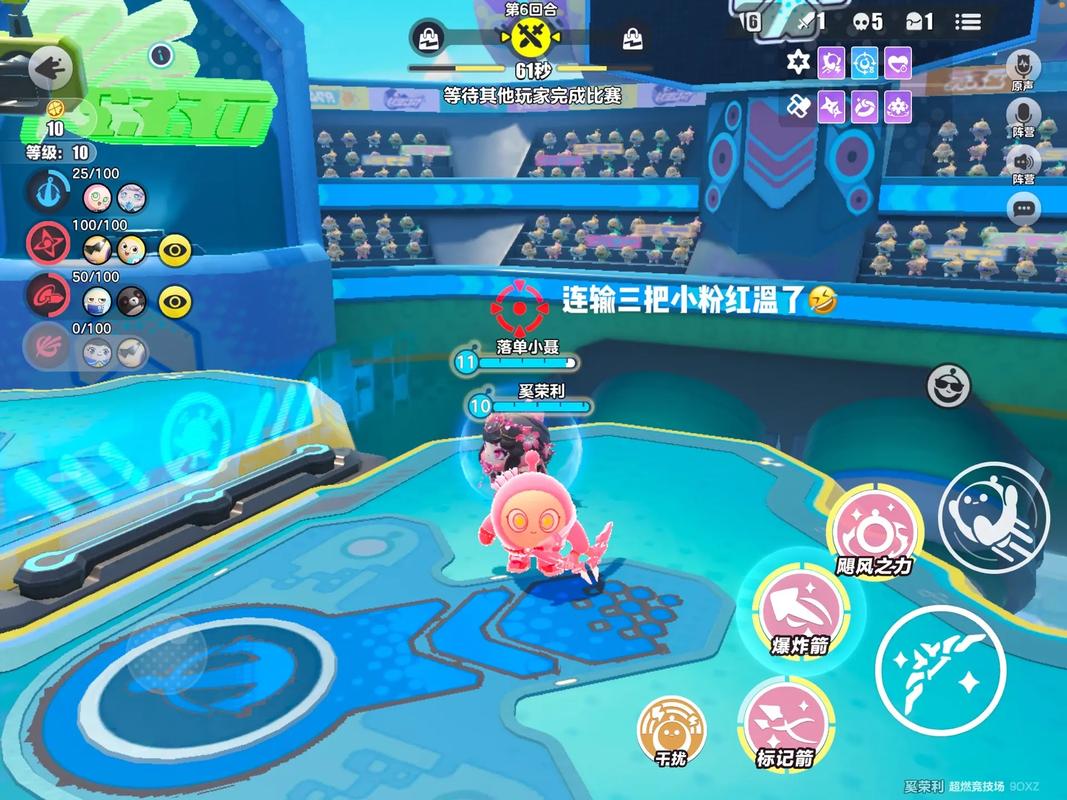The image size is (1067, 800).
Task: Toggle the 原声 microphone button
Action: [x=1023, y=67]
